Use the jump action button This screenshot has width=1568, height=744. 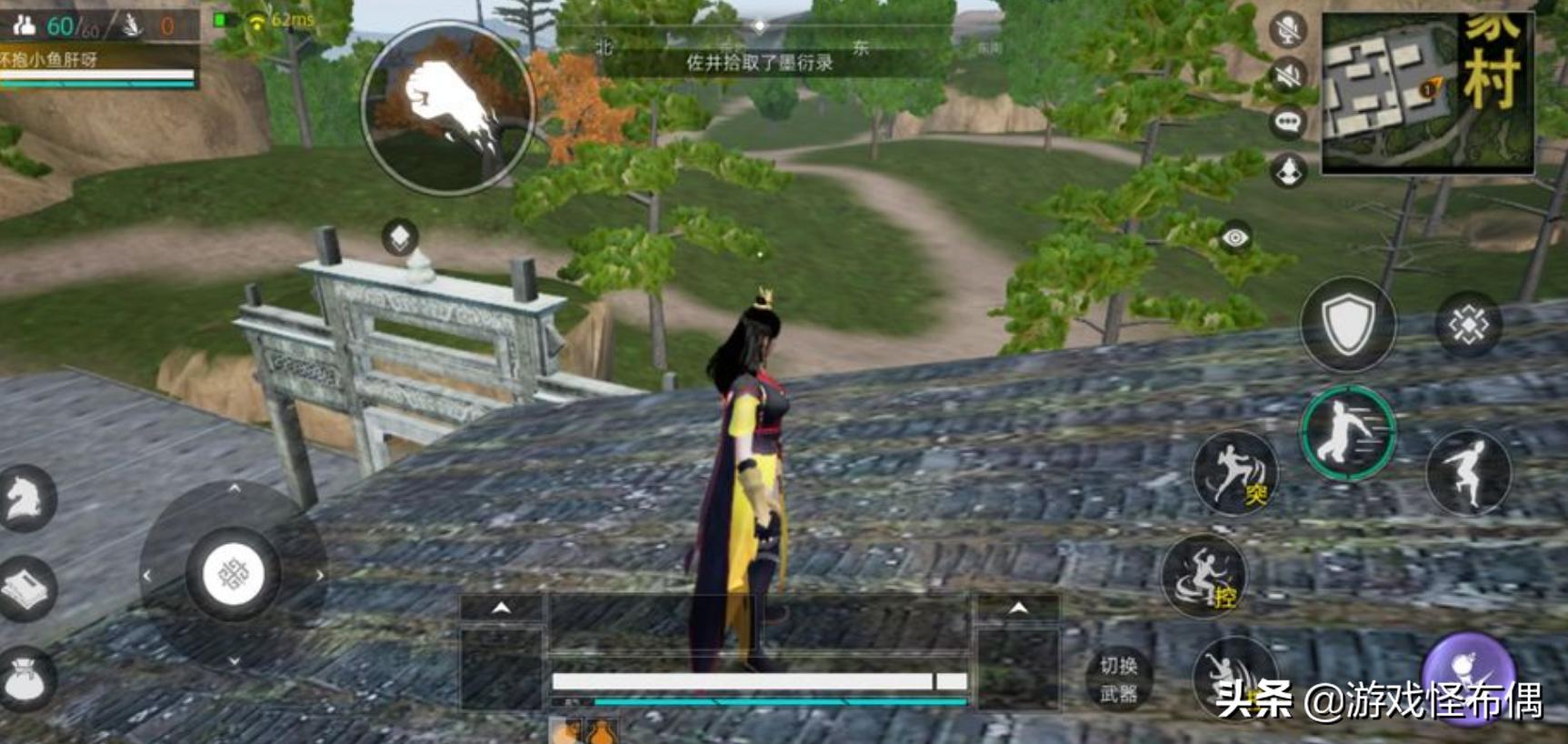(1468, 472)
